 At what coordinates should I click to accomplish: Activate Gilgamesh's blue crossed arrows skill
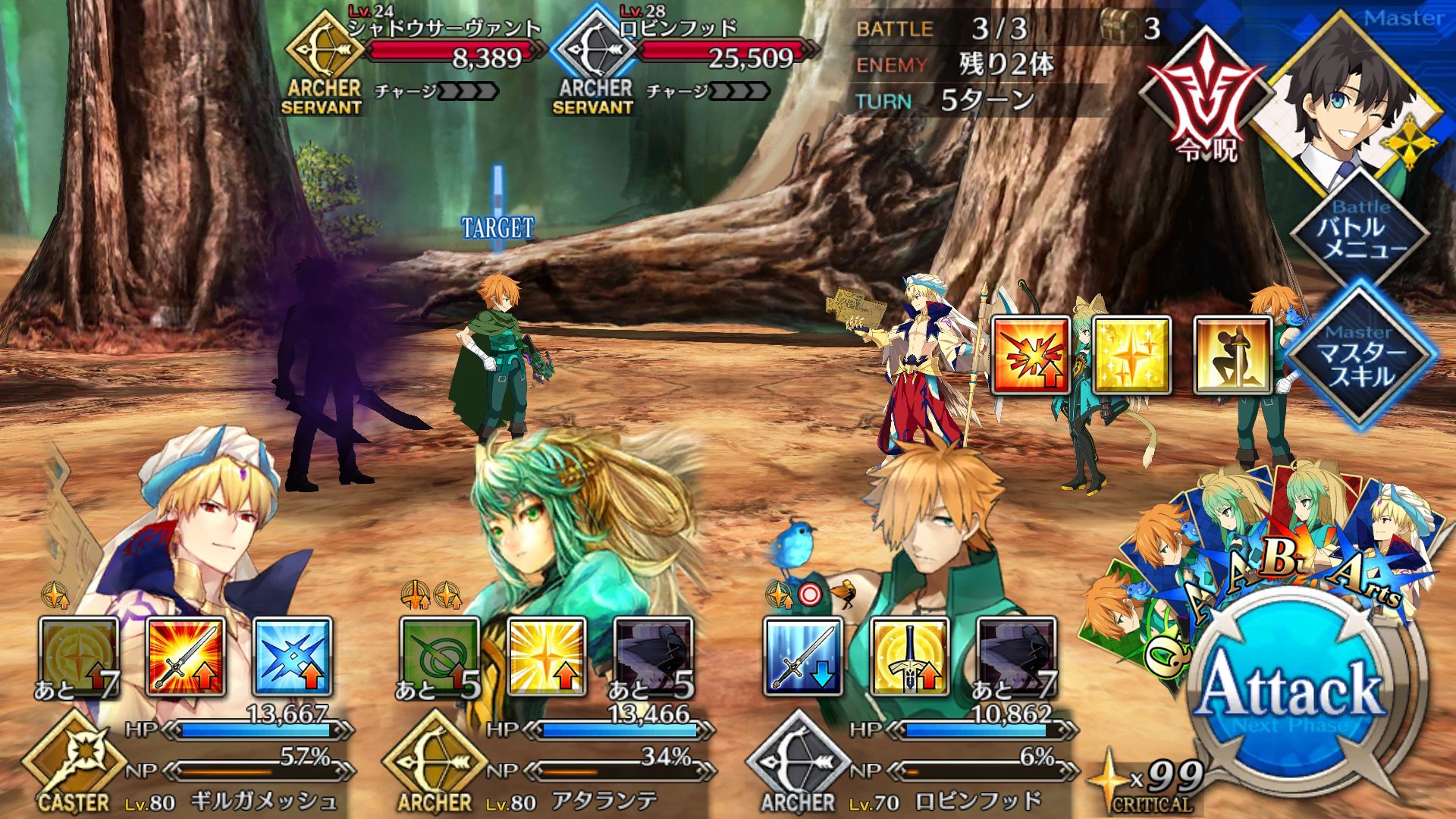[x=293, y=657]
